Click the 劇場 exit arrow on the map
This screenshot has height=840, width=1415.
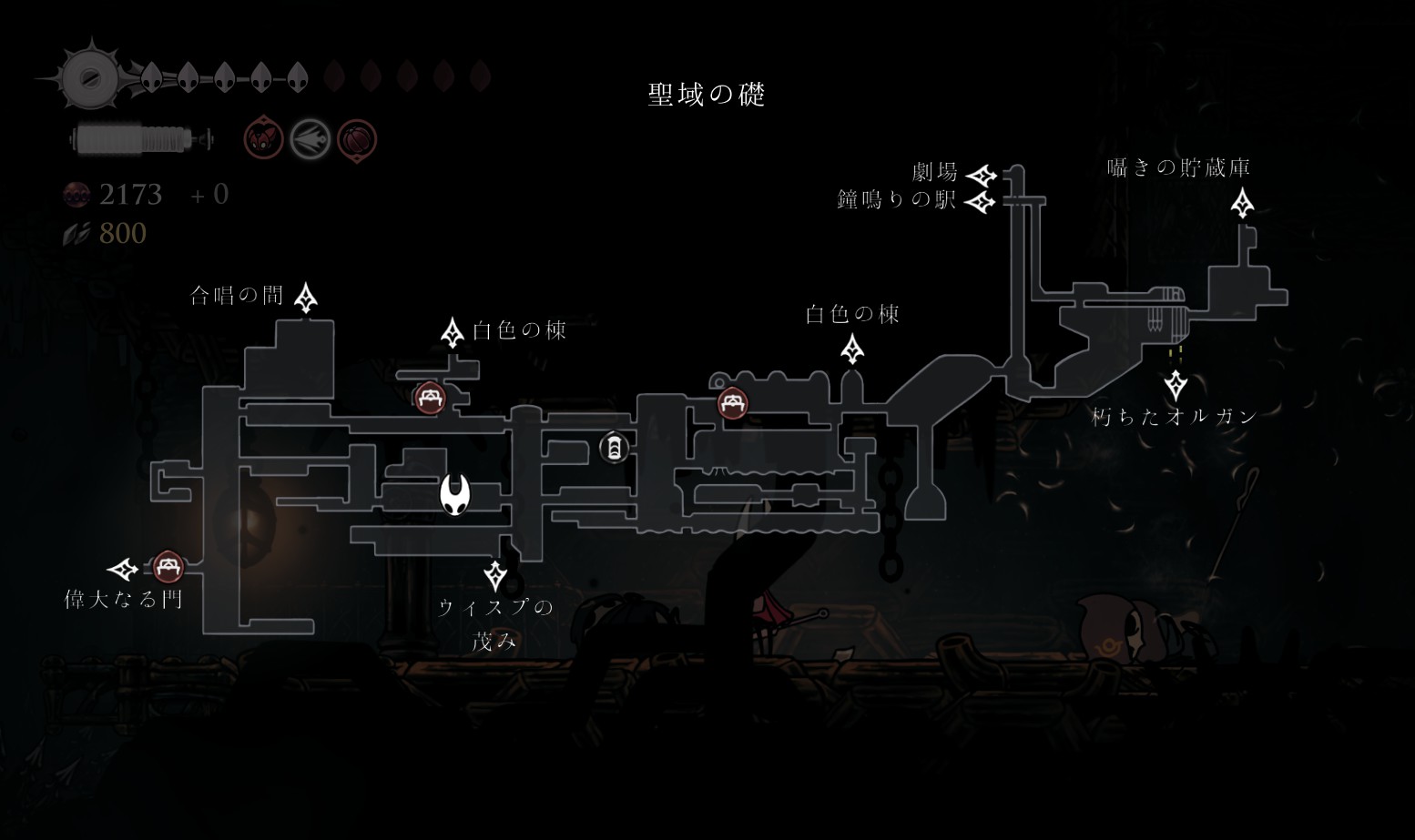pyautogui.click(x=981, y=175)
